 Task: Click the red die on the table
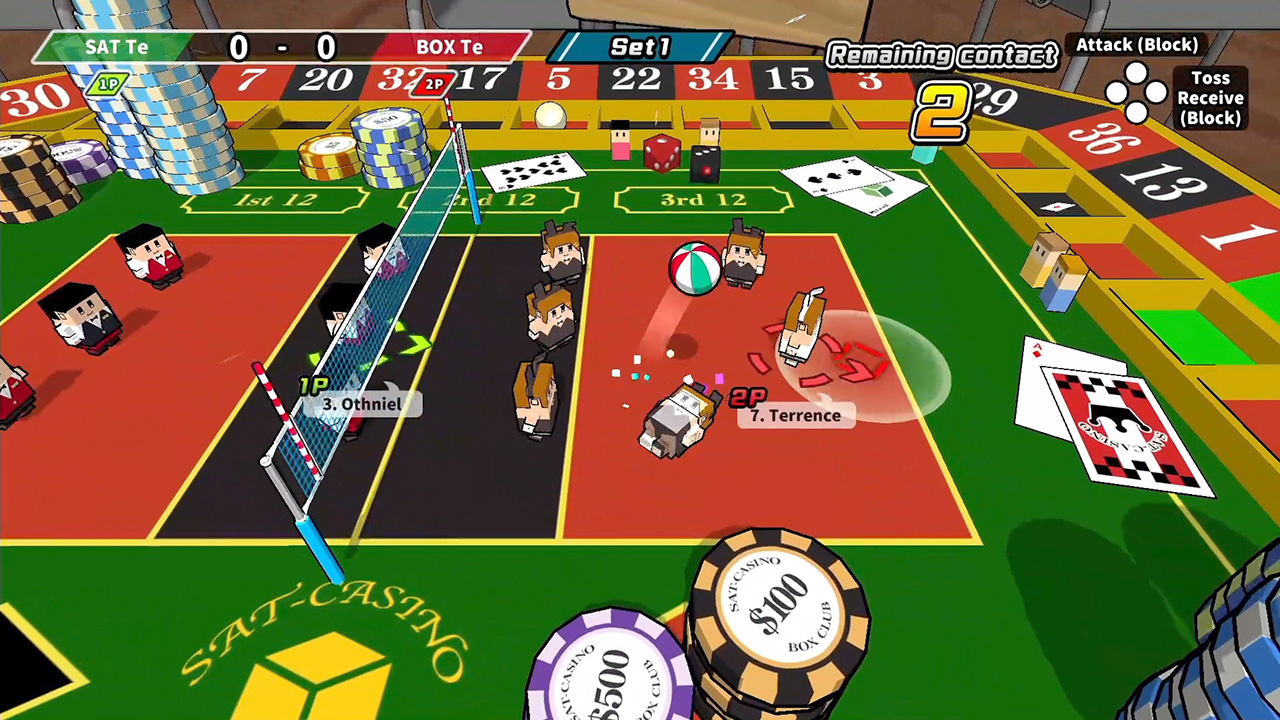662,155
